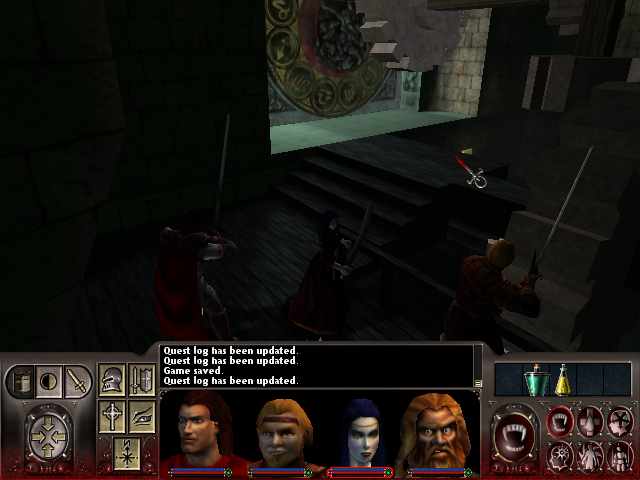Open the compass map button
The image size is (640, 480).
pos(126,451)
